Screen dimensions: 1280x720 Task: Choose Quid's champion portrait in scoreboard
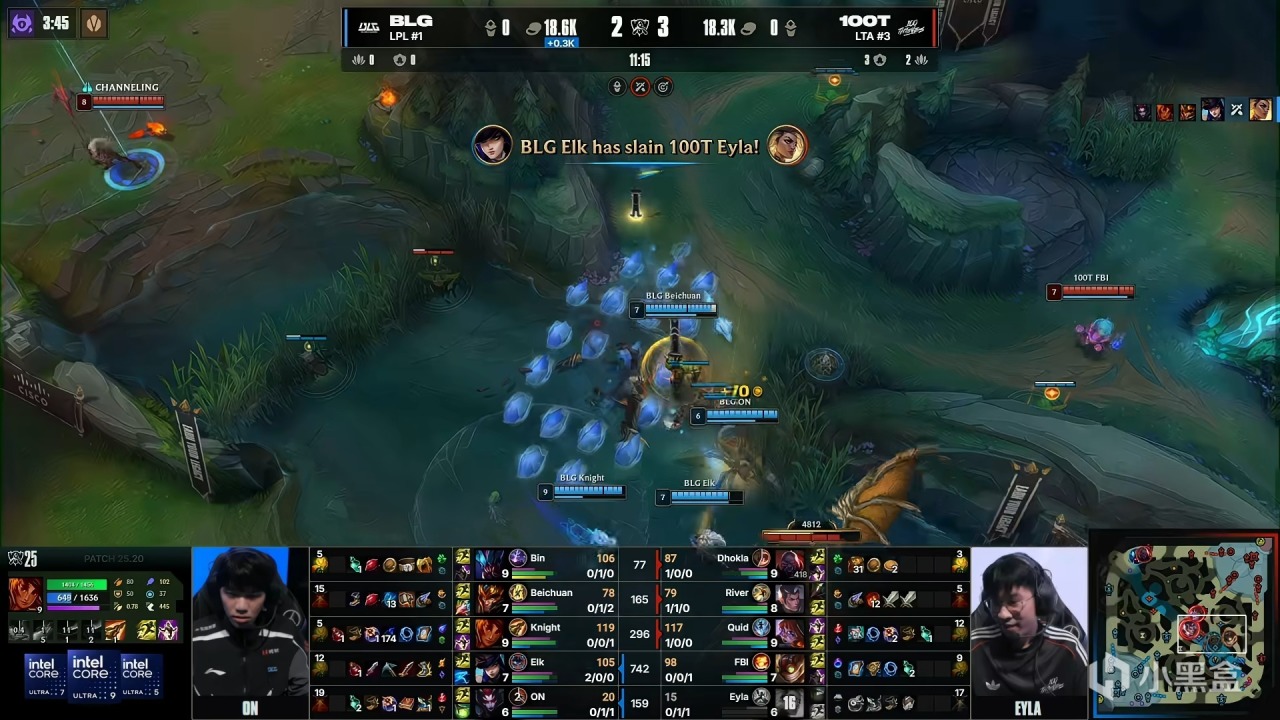click(790, 634)
